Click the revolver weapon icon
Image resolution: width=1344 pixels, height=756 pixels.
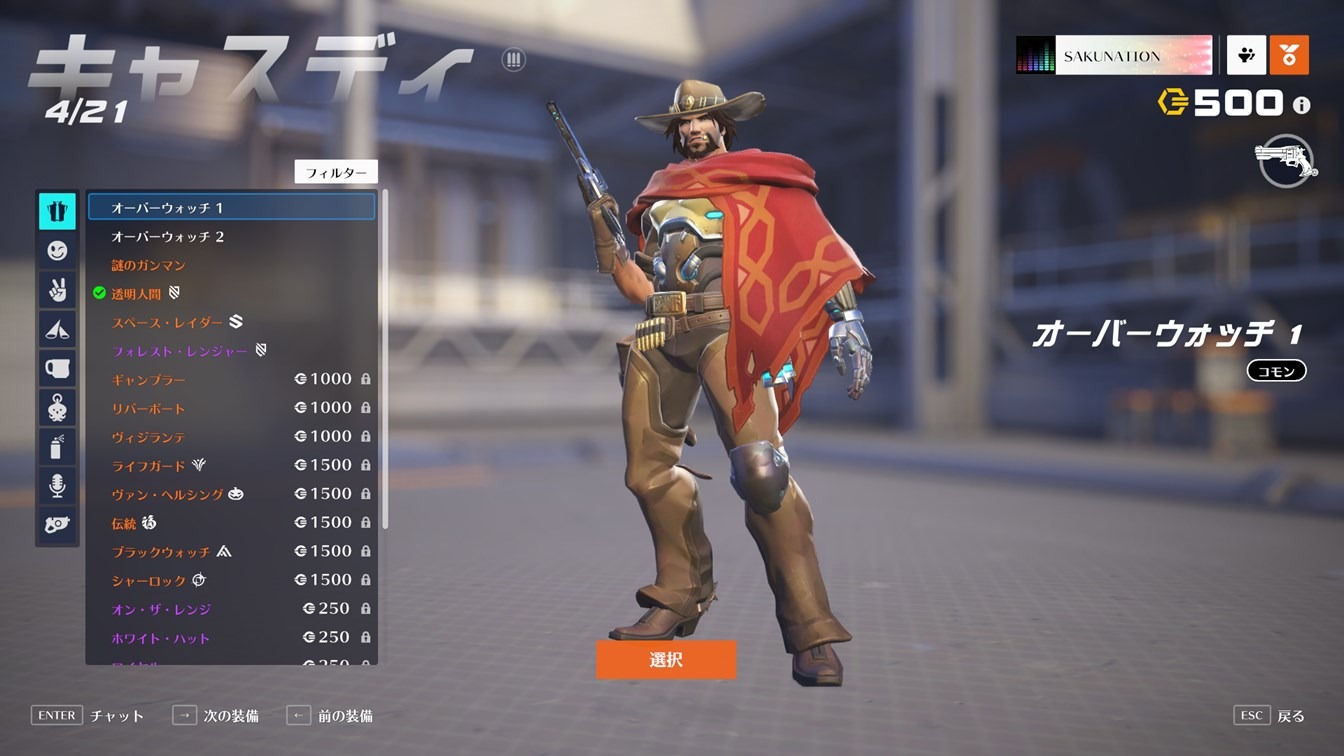click(1285, 161)
